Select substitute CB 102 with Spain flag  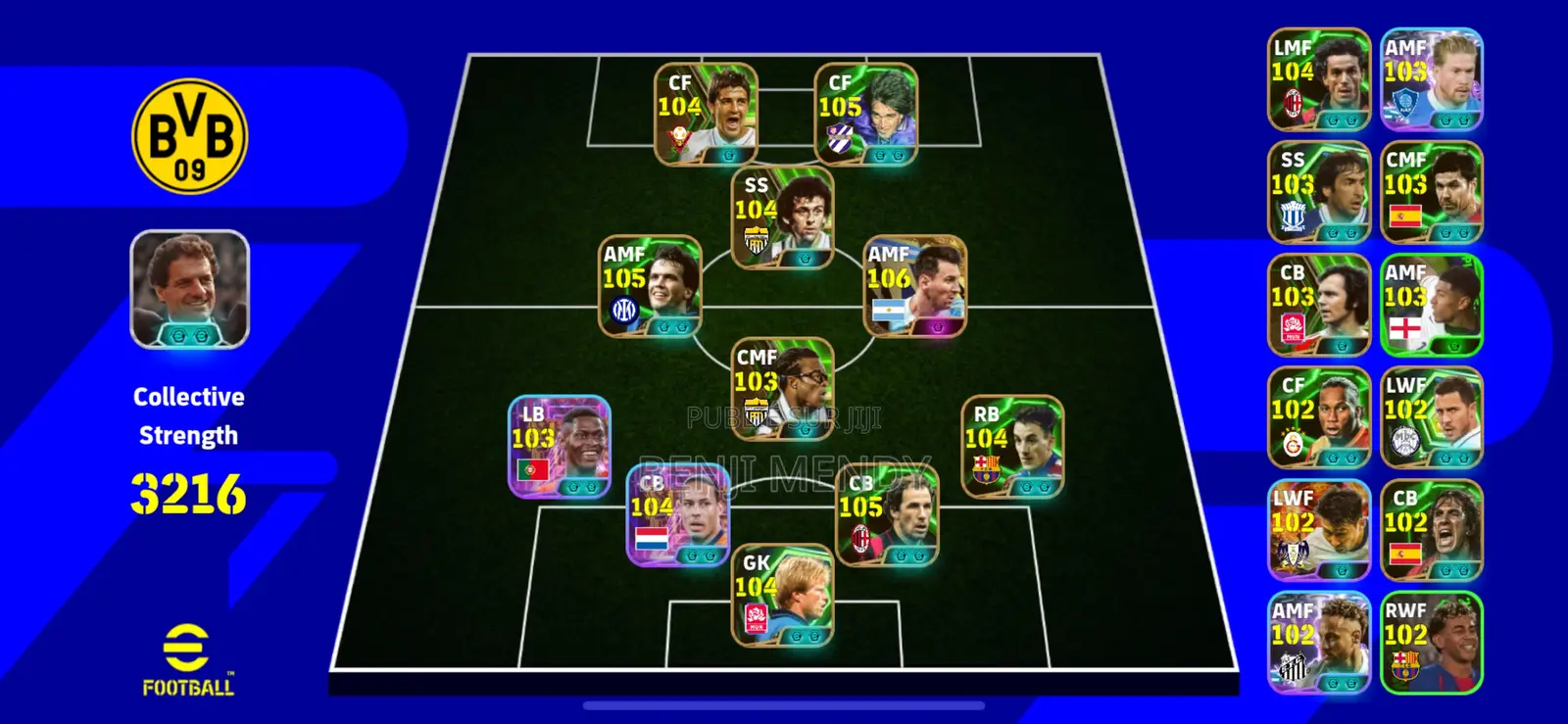[1431, 530]
